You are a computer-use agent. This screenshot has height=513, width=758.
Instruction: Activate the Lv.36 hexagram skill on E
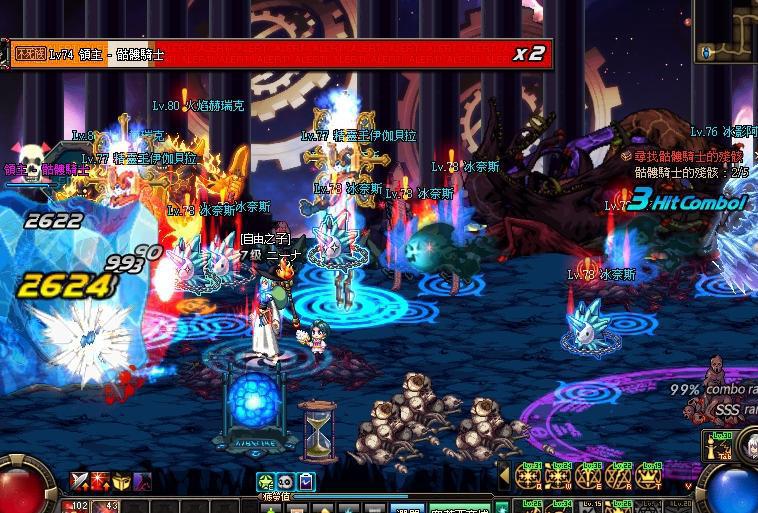tap(591, 478)
